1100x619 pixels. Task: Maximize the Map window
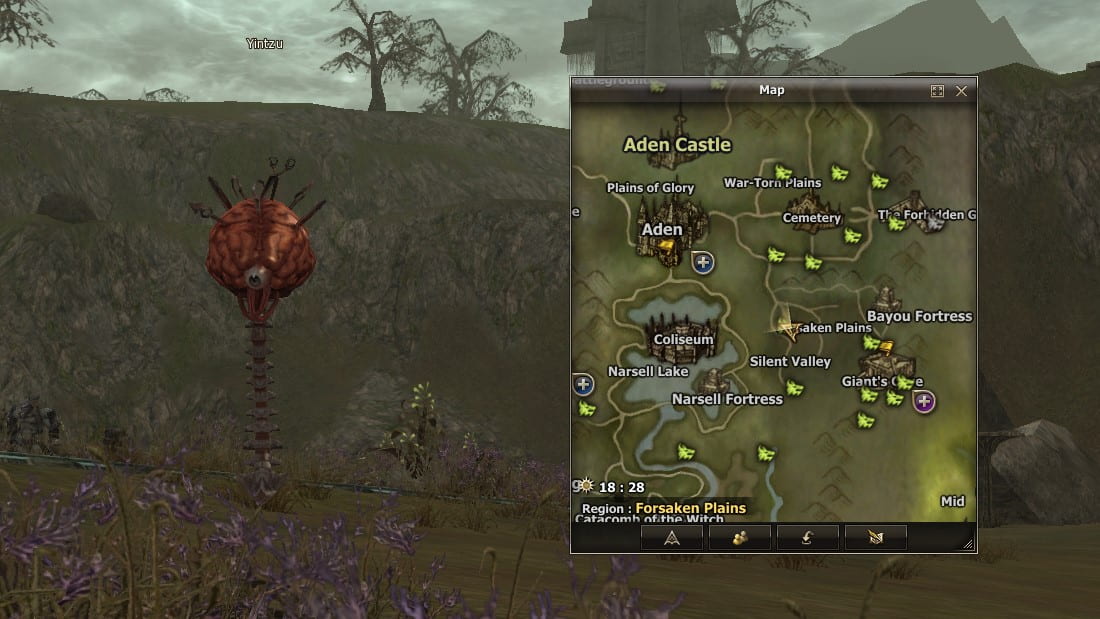(937, 91)
